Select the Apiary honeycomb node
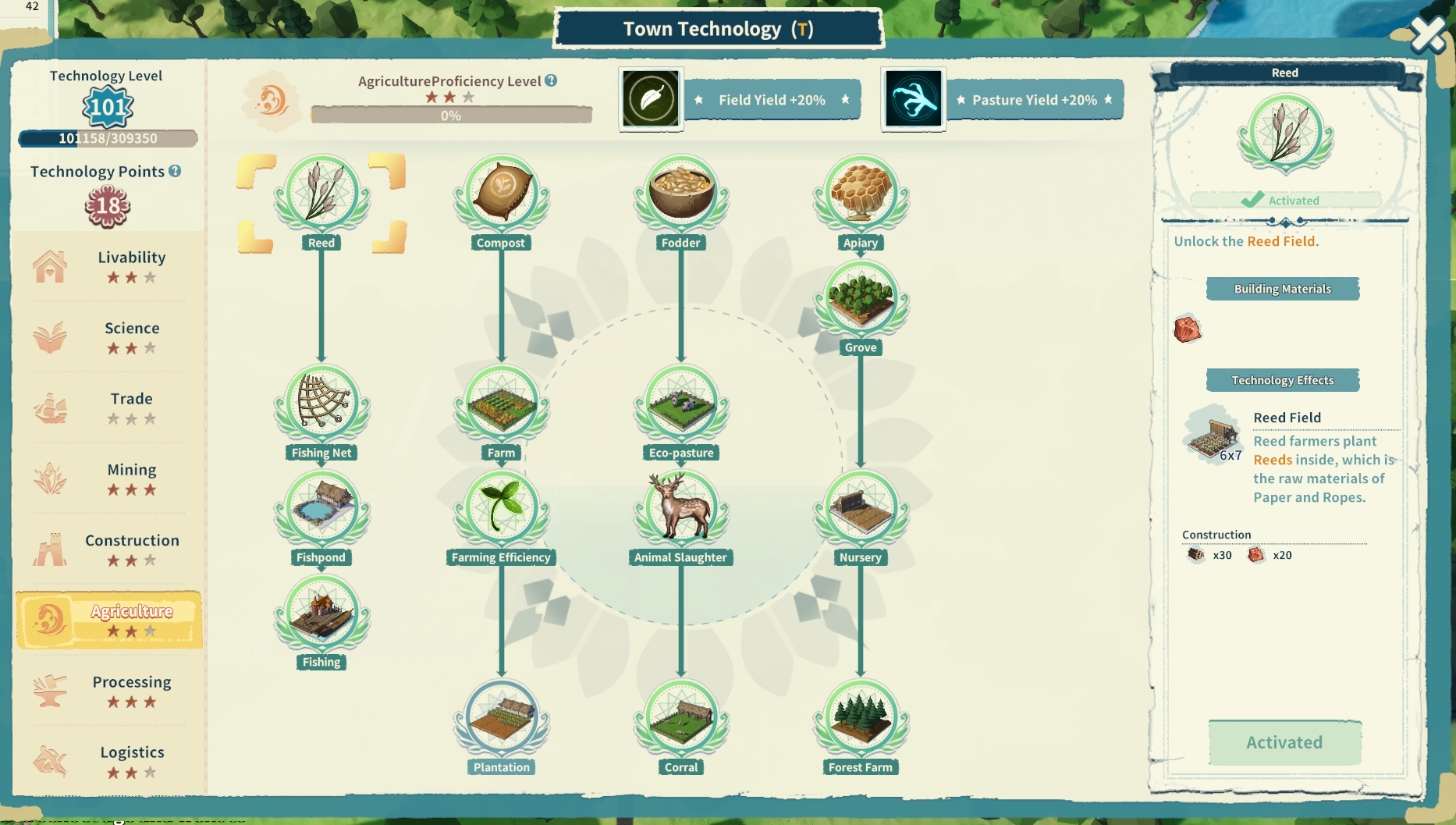1456x825 pixels. pyautogui.click(x=861, y=194)
